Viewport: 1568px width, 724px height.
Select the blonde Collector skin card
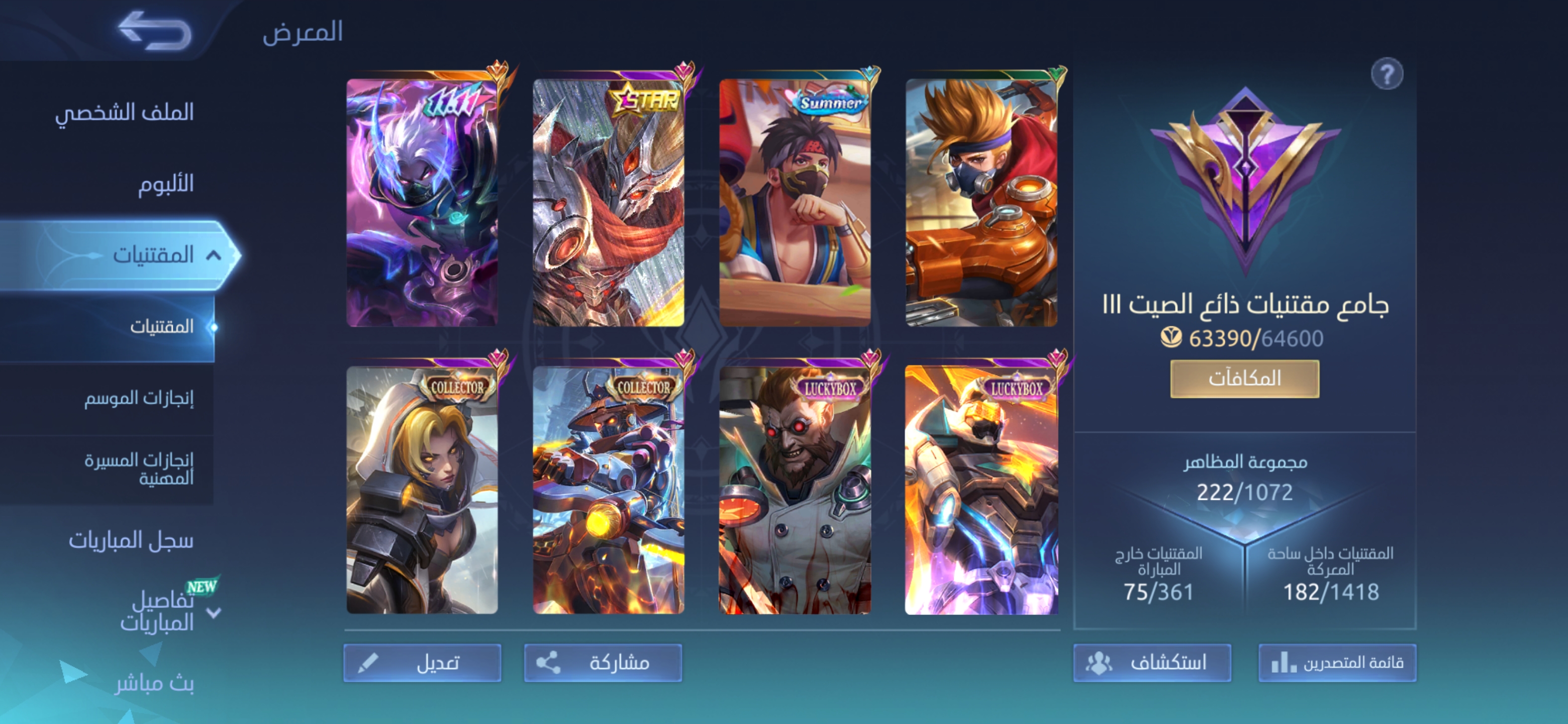423,490
